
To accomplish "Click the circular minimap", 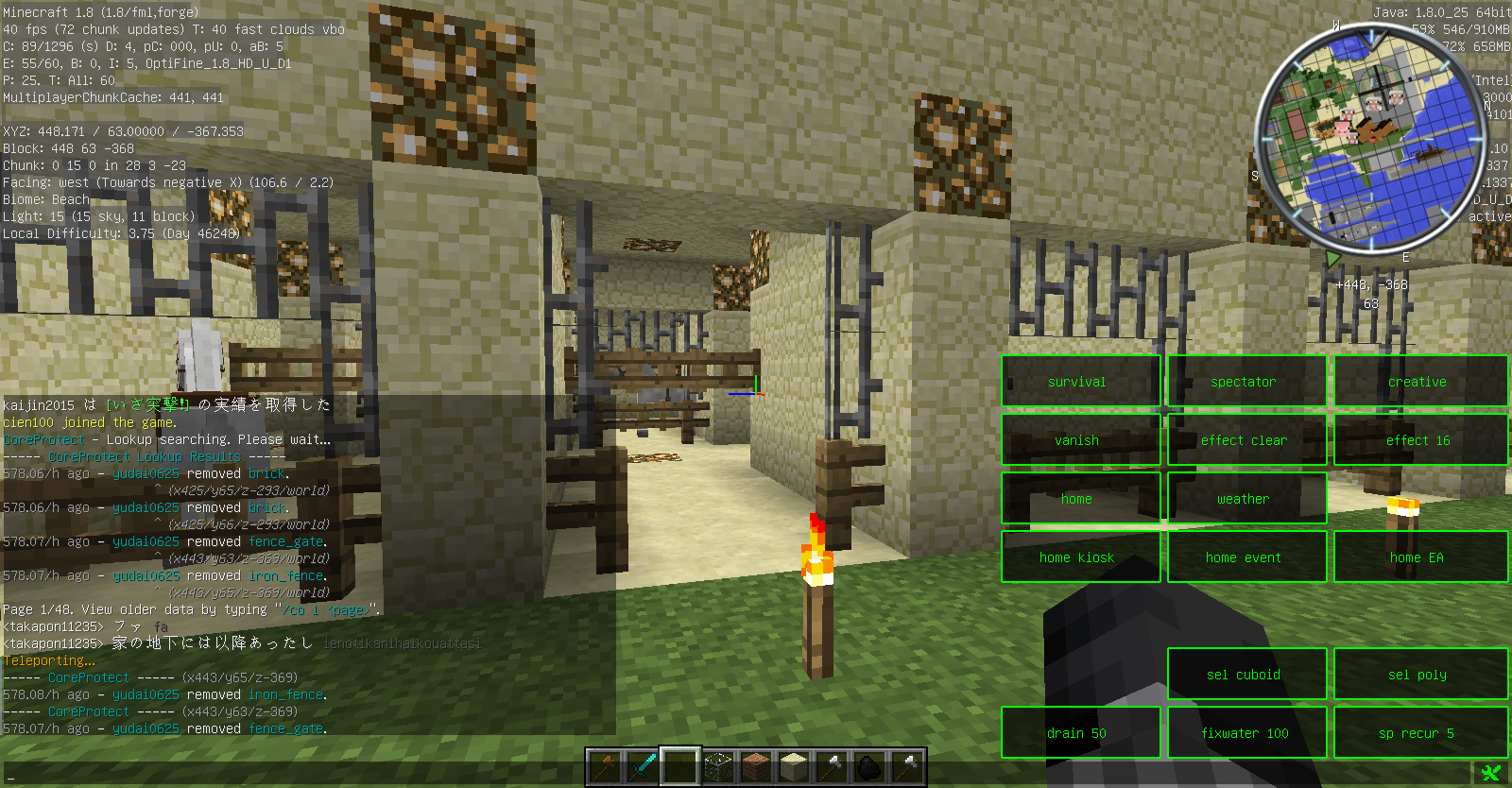I will point(1370,140).
